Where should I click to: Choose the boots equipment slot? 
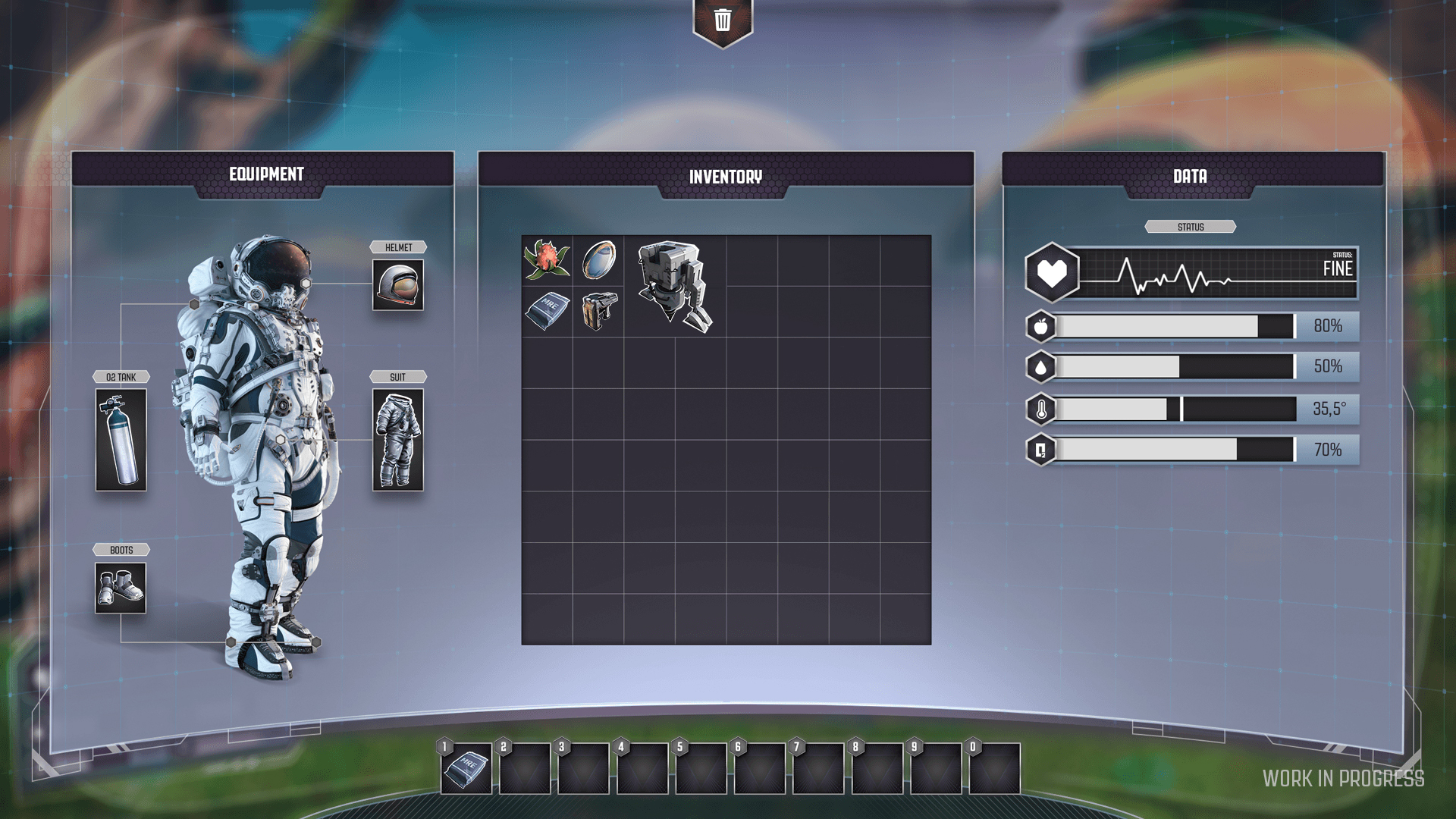[121, 588]
